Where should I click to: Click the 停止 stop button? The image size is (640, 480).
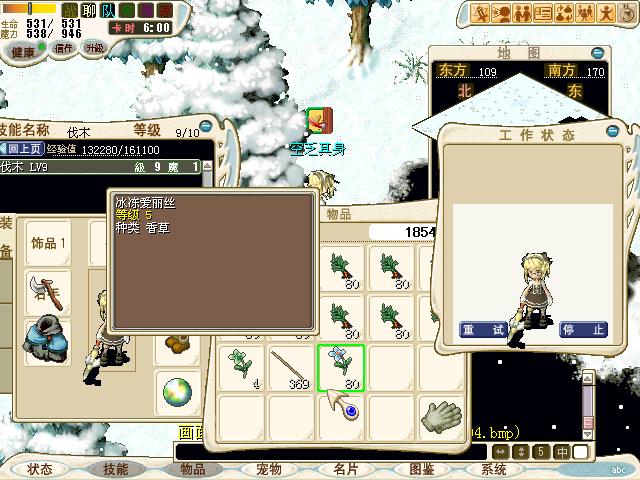(582, 329)
